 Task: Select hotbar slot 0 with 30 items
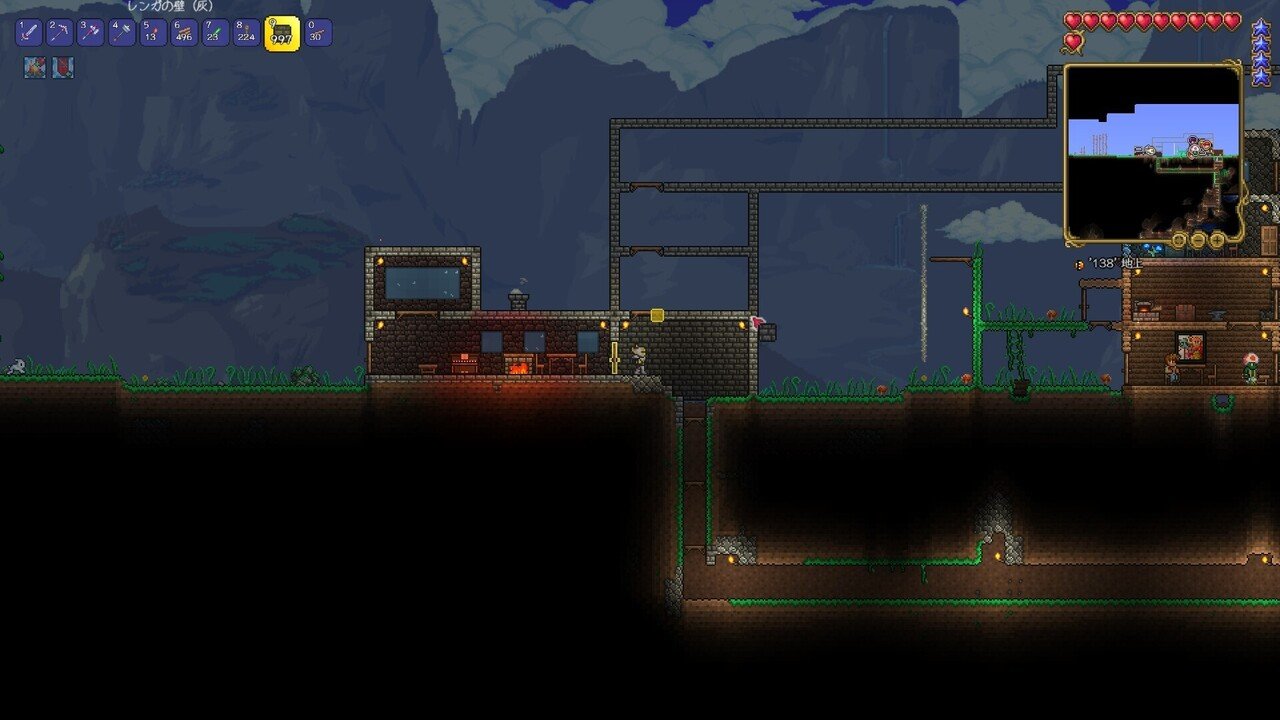coord(318,33)
